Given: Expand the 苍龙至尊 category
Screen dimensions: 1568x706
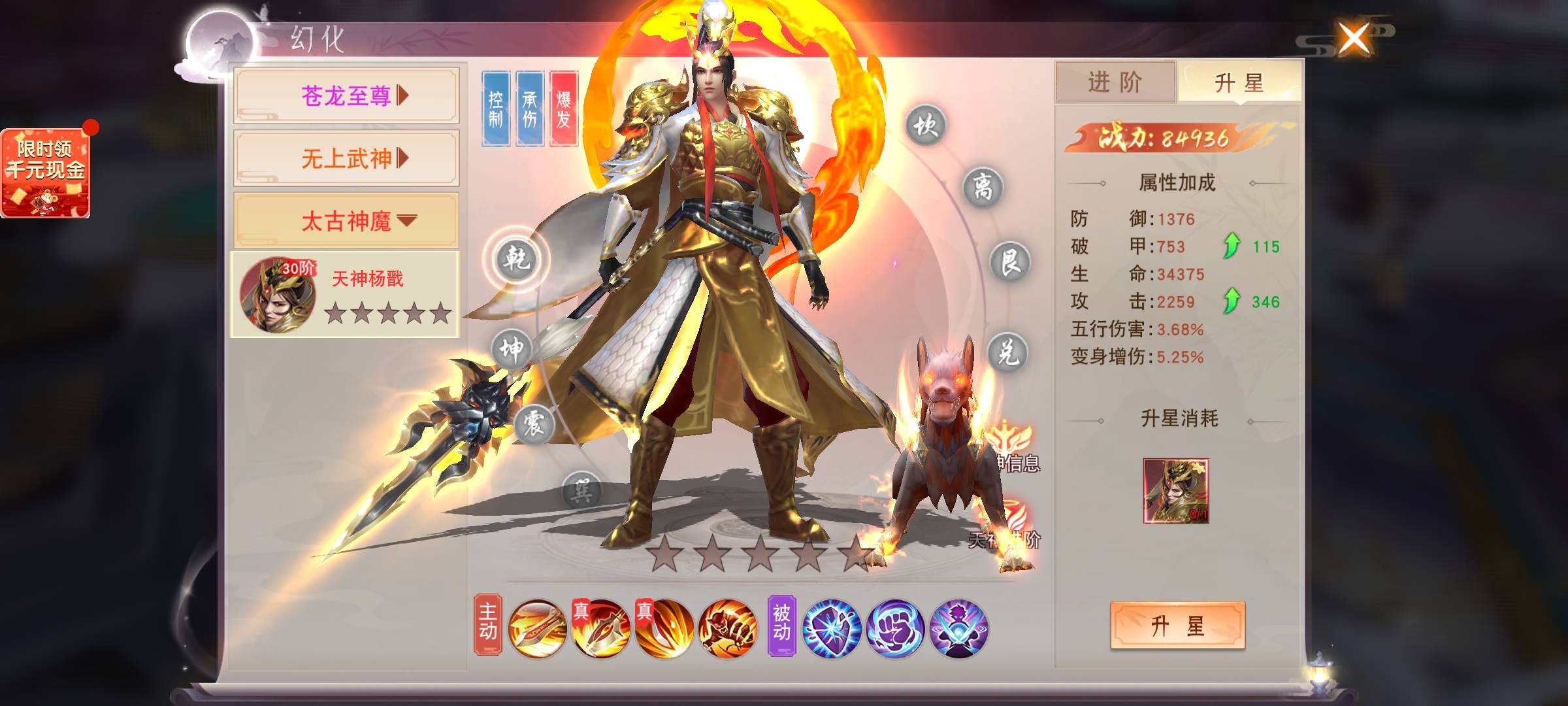Looking at the screenshot, I should tap(346, 96).
